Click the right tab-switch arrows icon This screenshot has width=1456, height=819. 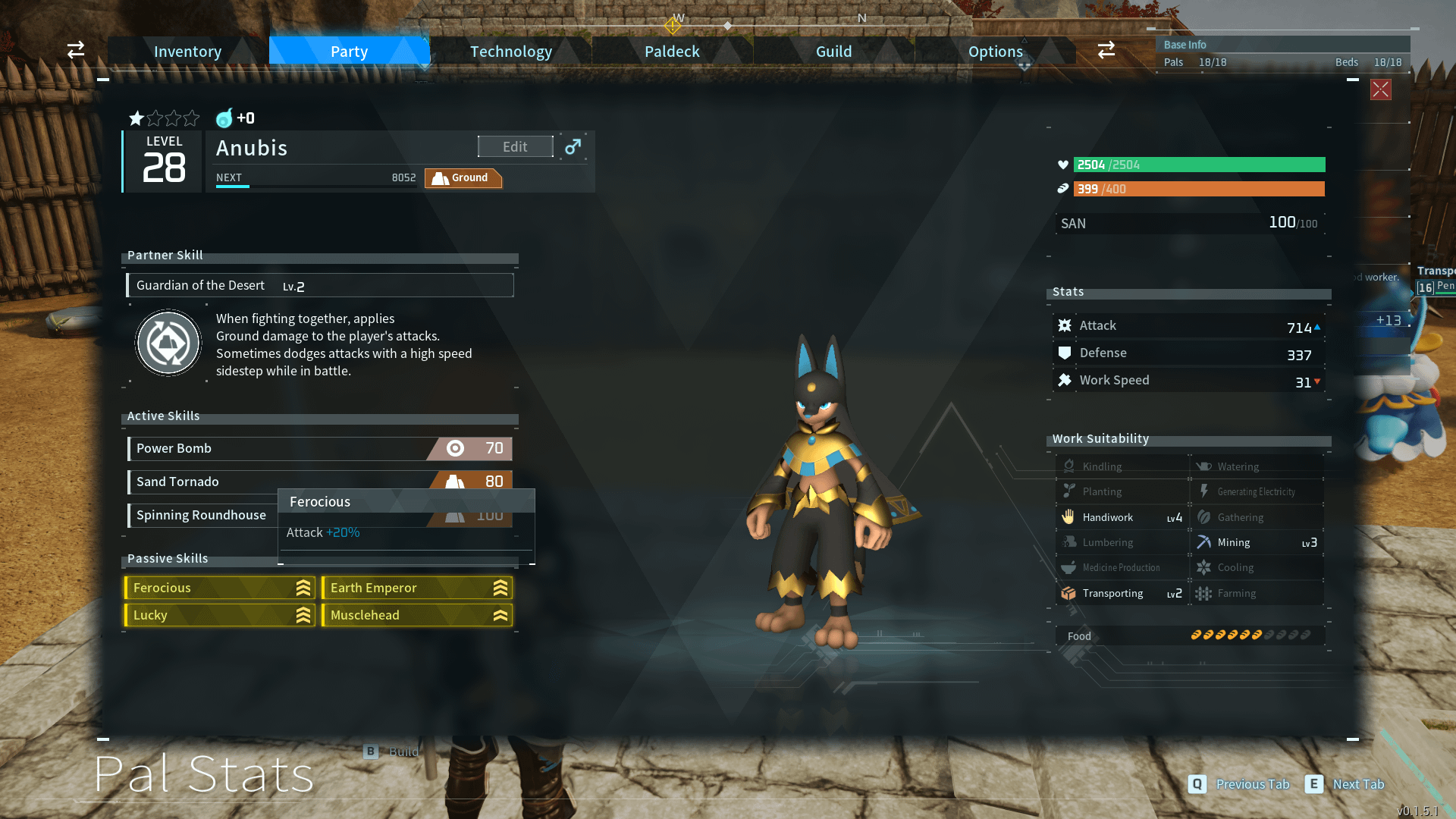click(1106, 51)
